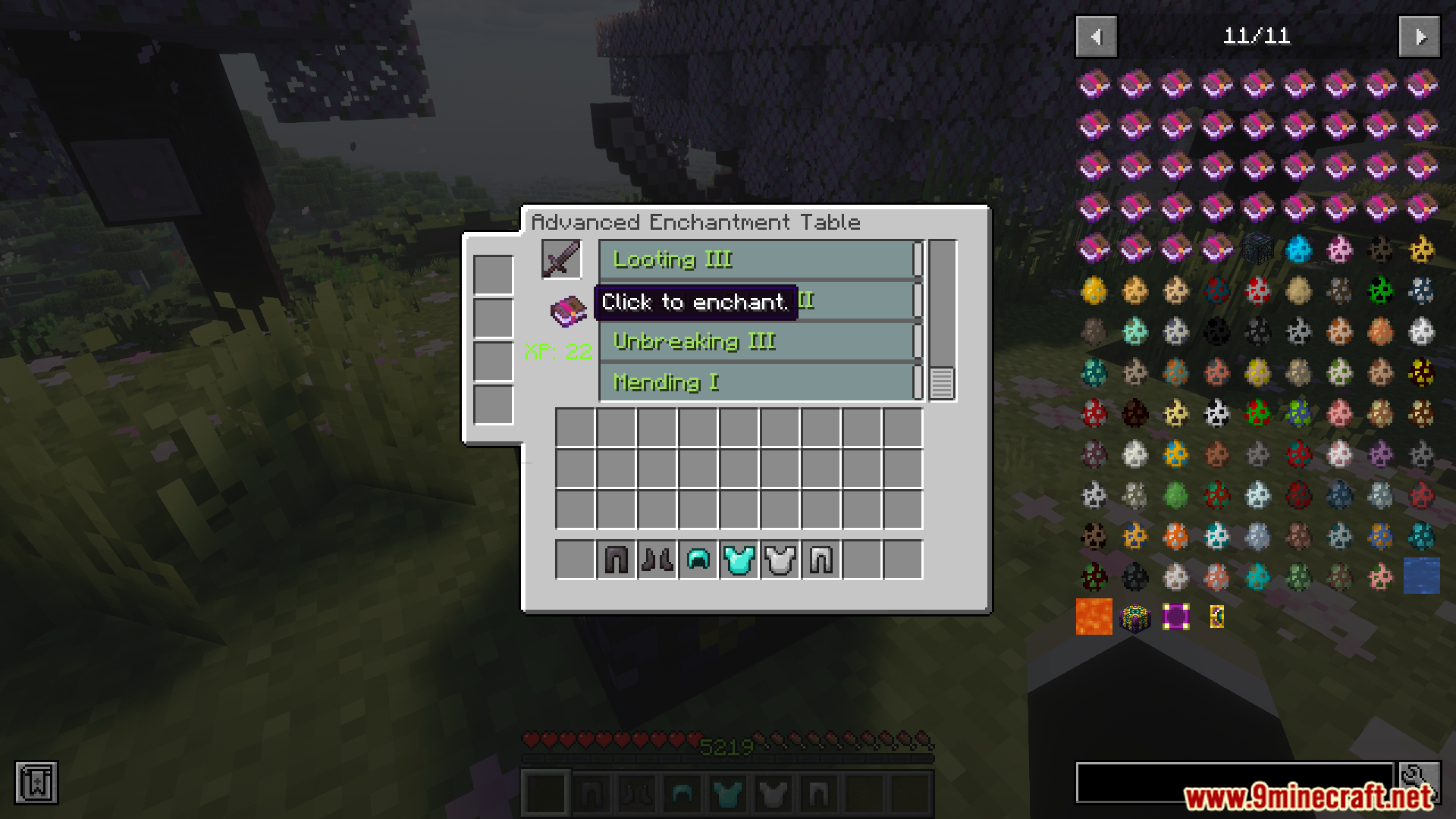Select the magma block in the JEI list
The width and height of the screenshot is (1456, 819).
click(1094, 618)
